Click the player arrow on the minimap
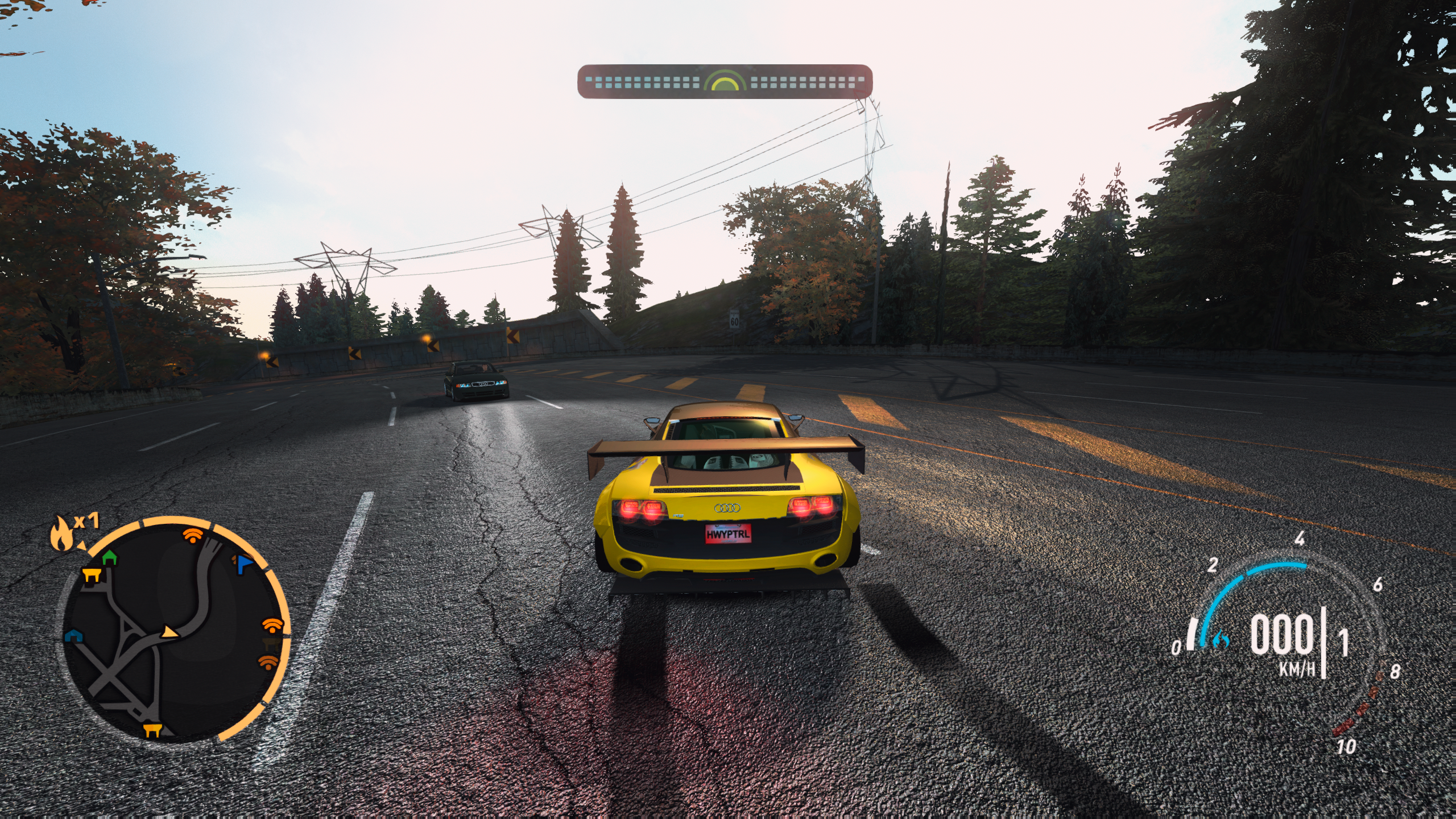Screen dimensions: 1456x819 (x=168, y=632)
